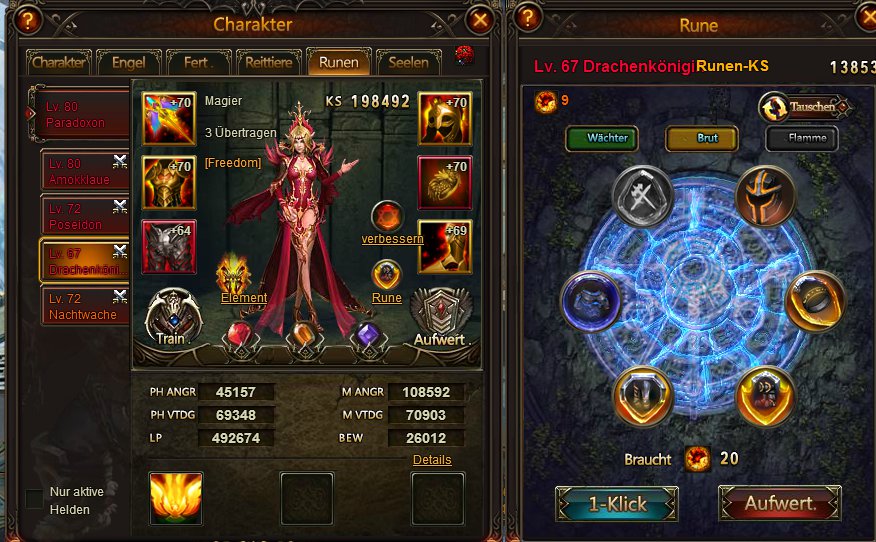Toggle the Nur aktive Helden checkbox
876x542 pixels.
point(35,498)
